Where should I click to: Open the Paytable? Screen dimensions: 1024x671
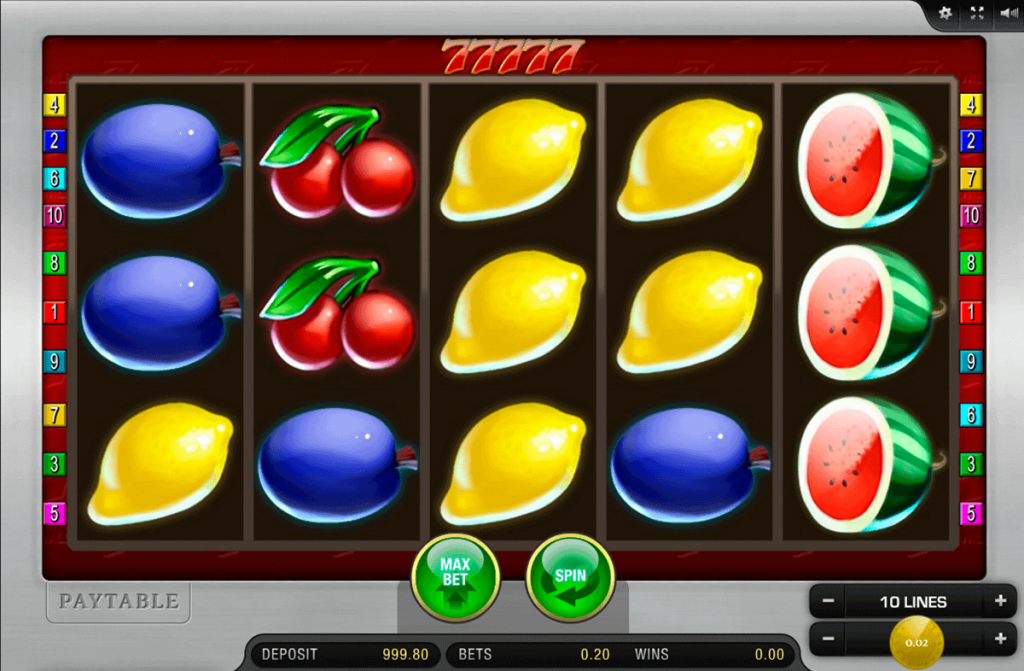118,601
